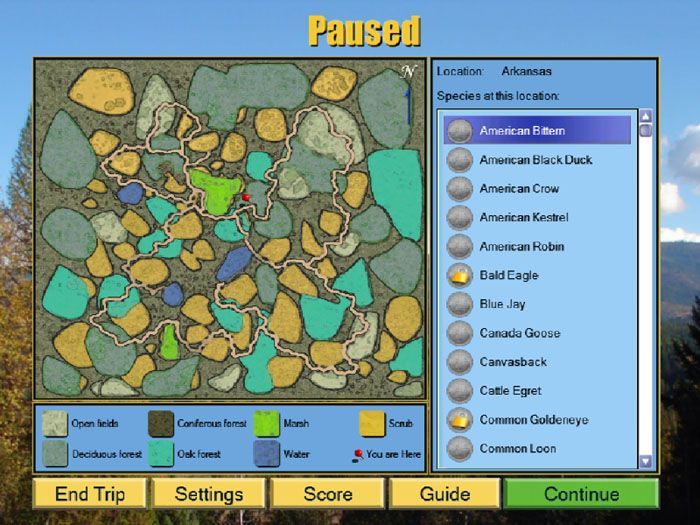This screenshot has height=525, width=700.
Task: End the trip
Action: [90, 493]
